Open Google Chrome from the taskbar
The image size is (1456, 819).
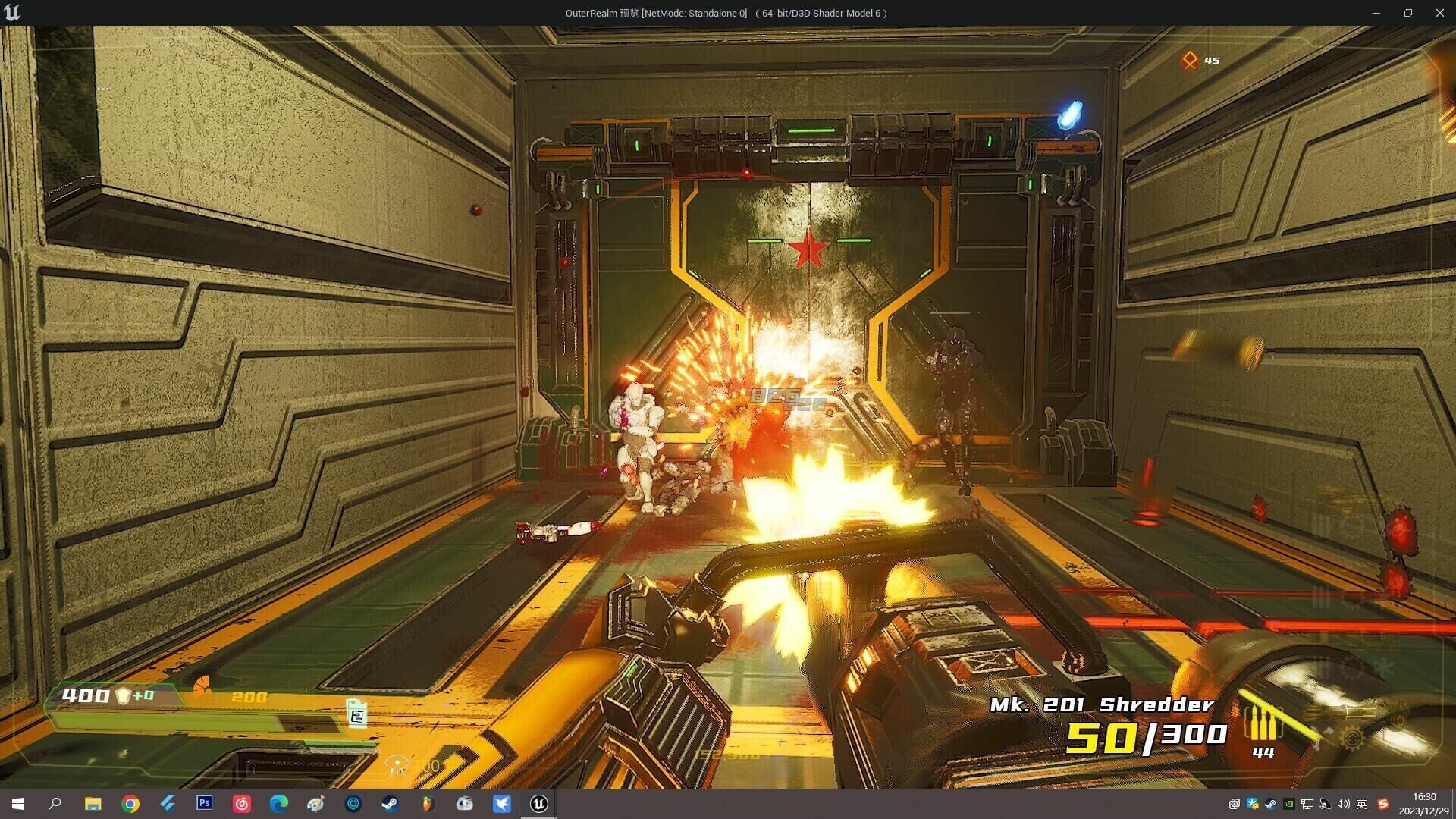[x=130, y=804]
